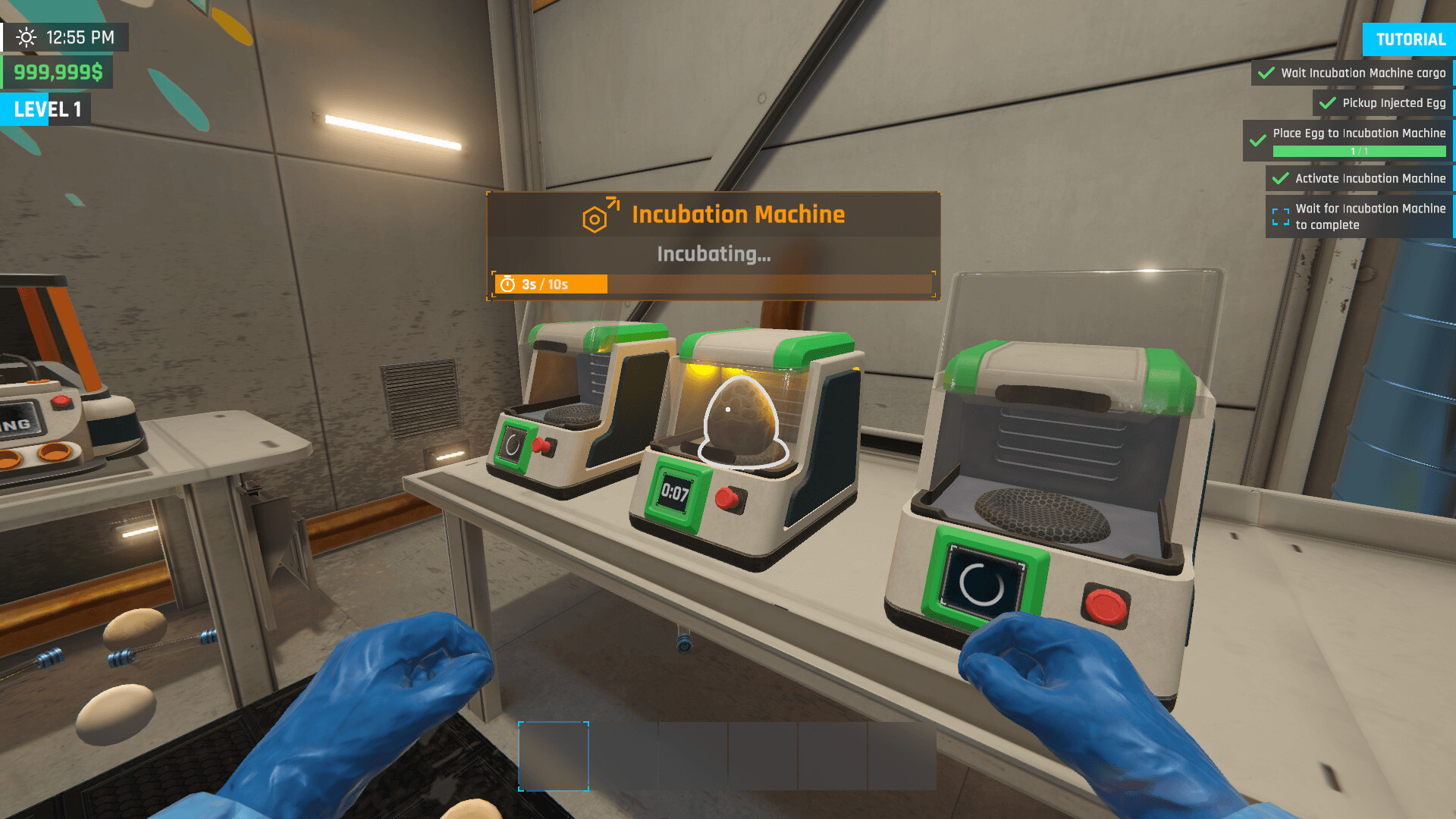The width and height of the screenshot is (1456, 819).
Task: Click the checkmark next to Activate Incubation Machine
Action: coord(1280,178)
